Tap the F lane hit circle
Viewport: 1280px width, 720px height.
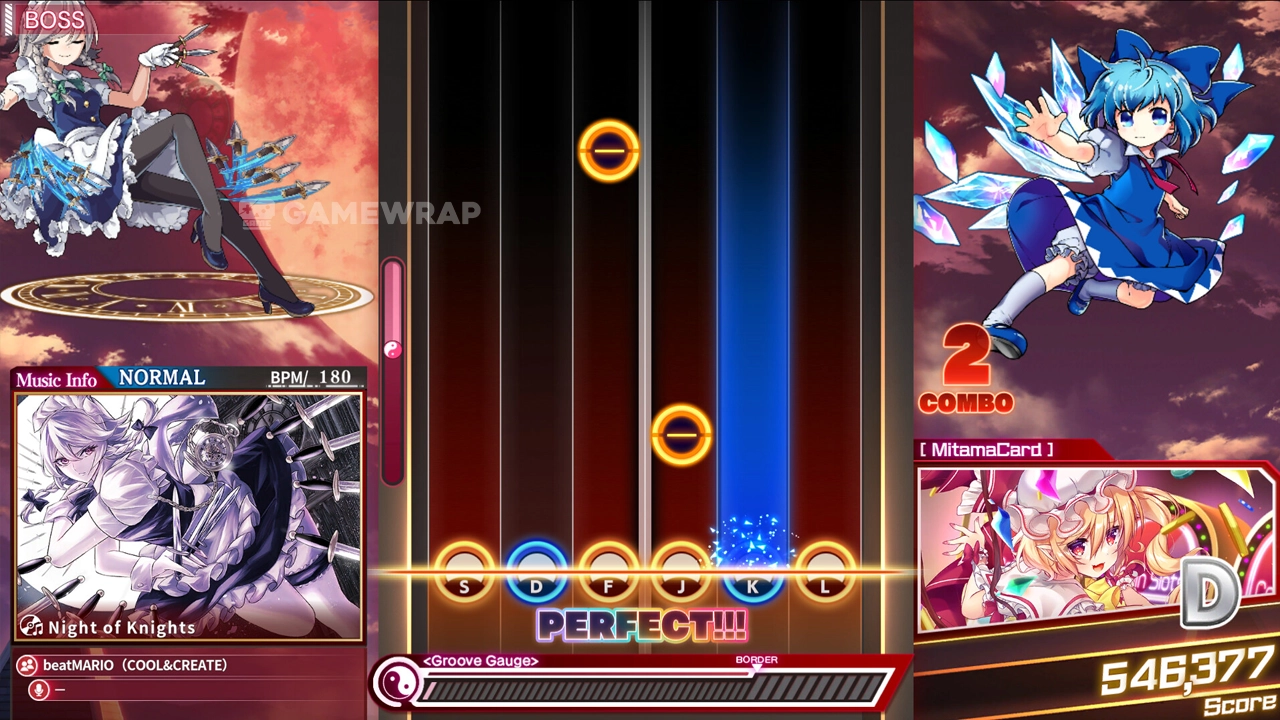coord(609,572)
